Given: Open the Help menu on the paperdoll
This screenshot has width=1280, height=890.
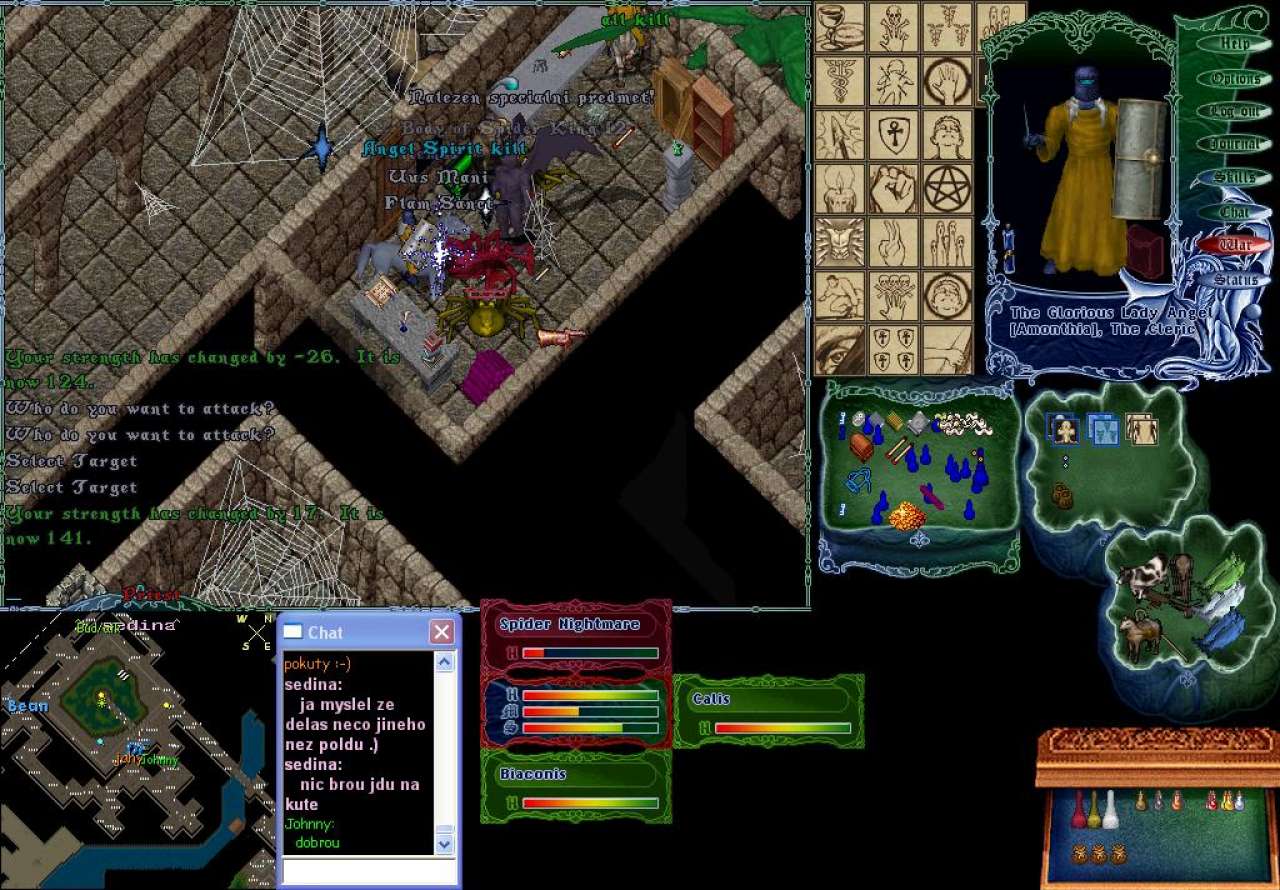Looking at the screenshot, I should pyautogui.click(x=1236, y=44).
